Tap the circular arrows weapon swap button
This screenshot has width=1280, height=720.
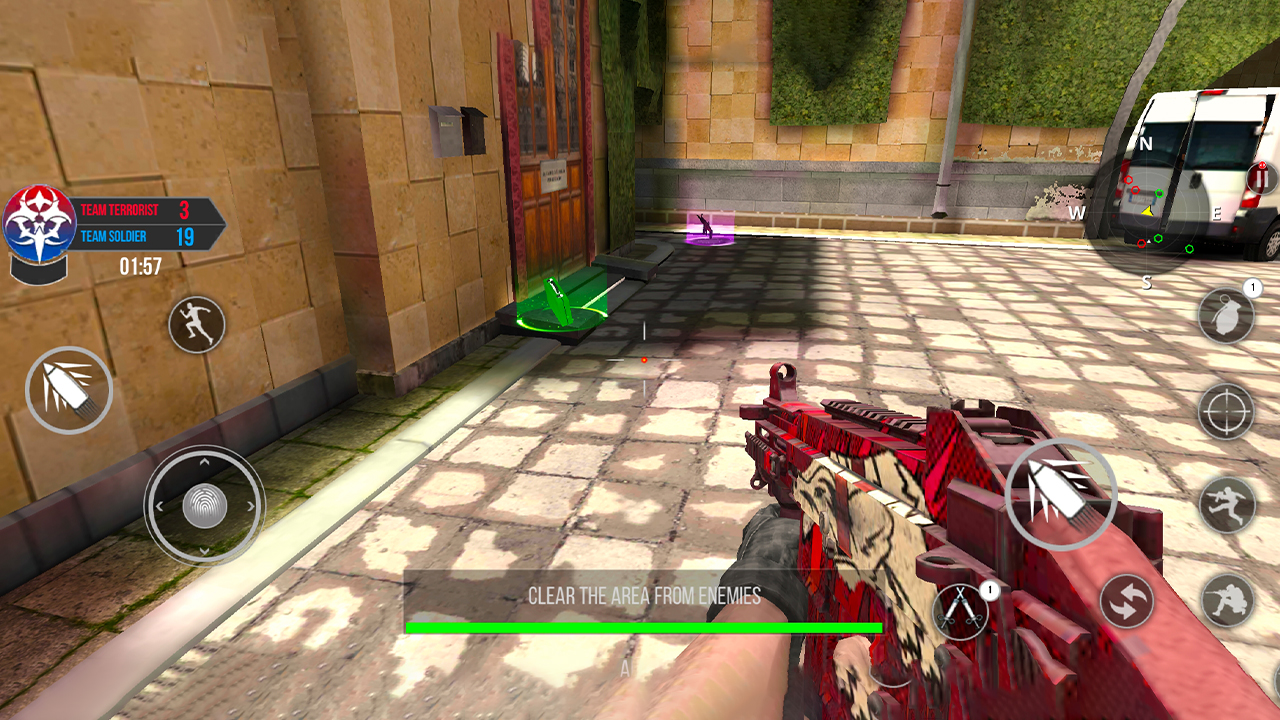1127,602
